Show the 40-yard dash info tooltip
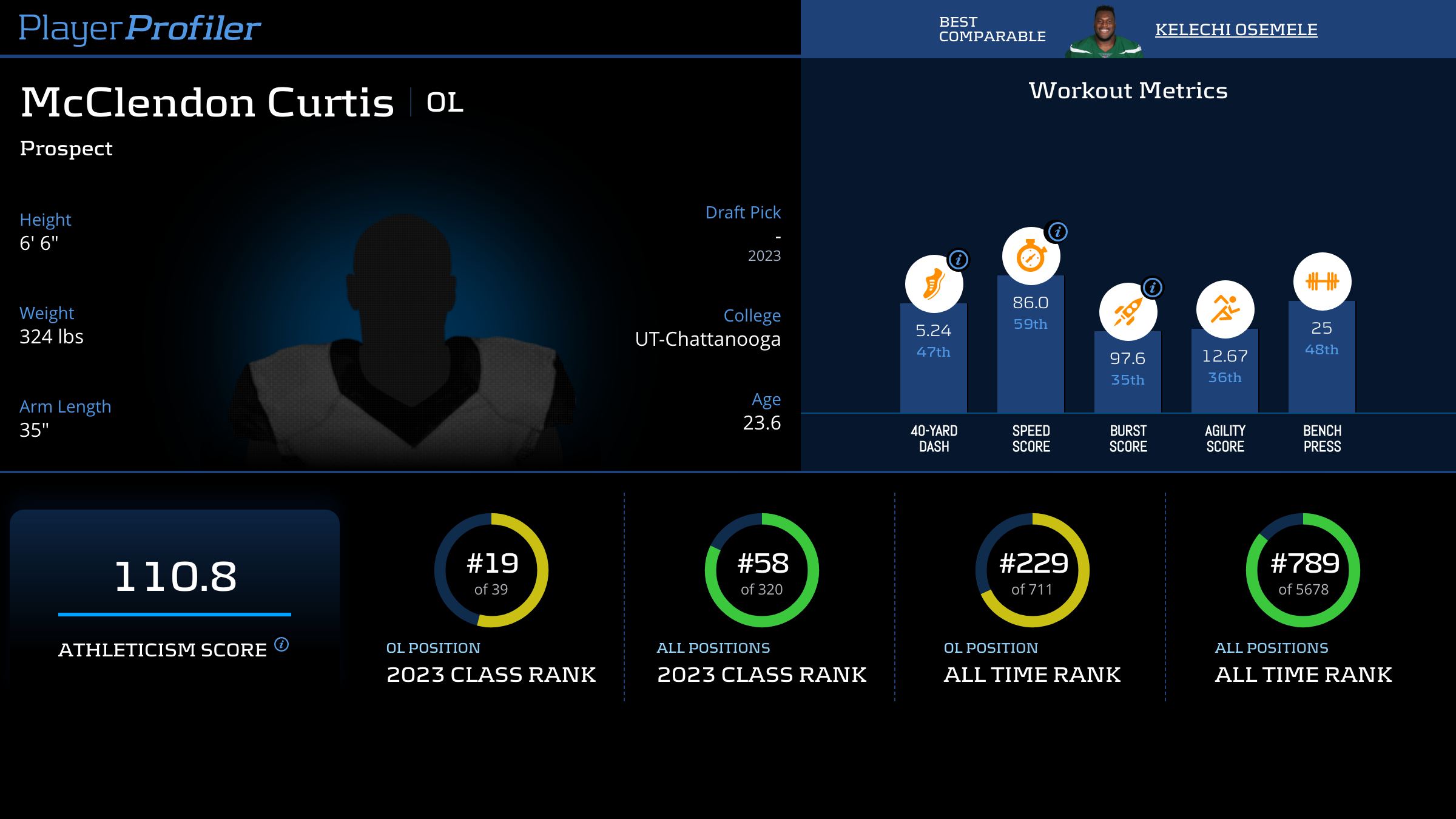1456x819 pixels. click(959, 260)
